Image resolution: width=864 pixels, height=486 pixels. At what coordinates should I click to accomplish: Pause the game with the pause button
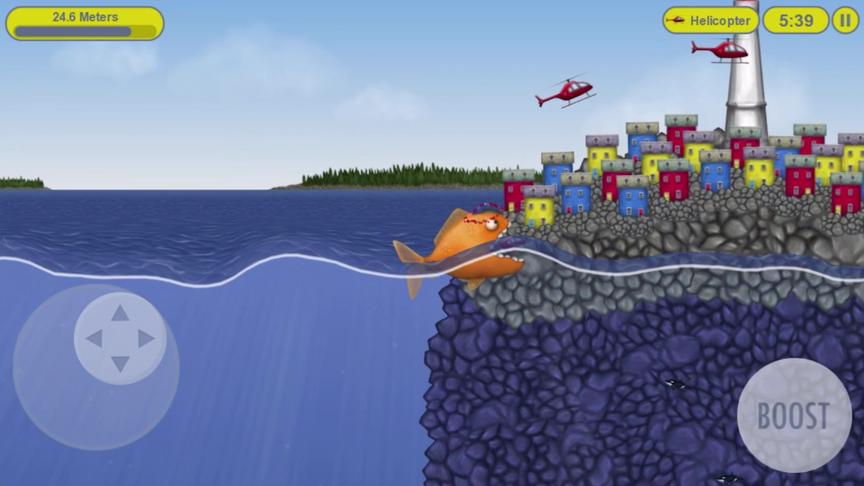[x=845, y=20]
